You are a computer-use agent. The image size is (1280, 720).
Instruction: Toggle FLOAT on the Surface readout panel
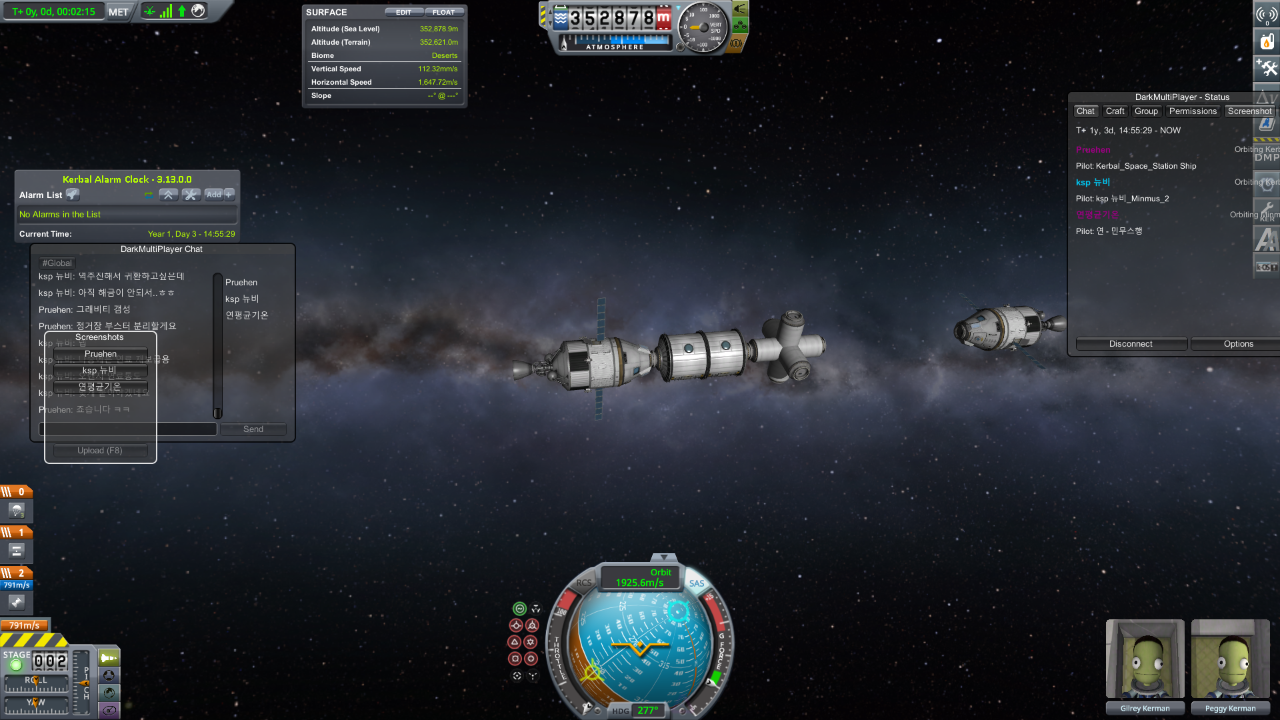click(443, 12)
